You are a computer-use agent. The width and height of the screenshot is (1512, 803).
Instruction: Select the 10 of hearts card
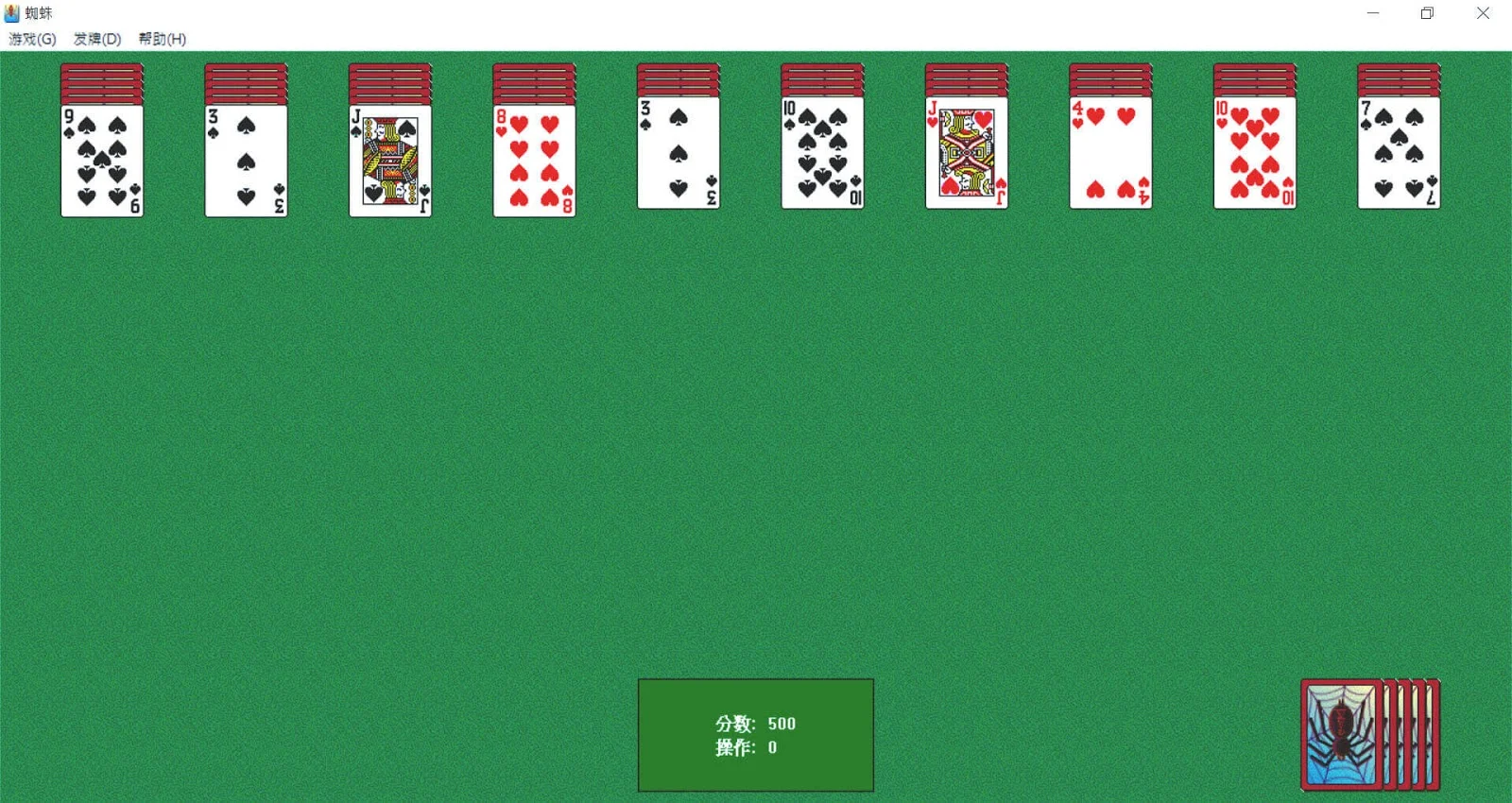[1254, 156]
